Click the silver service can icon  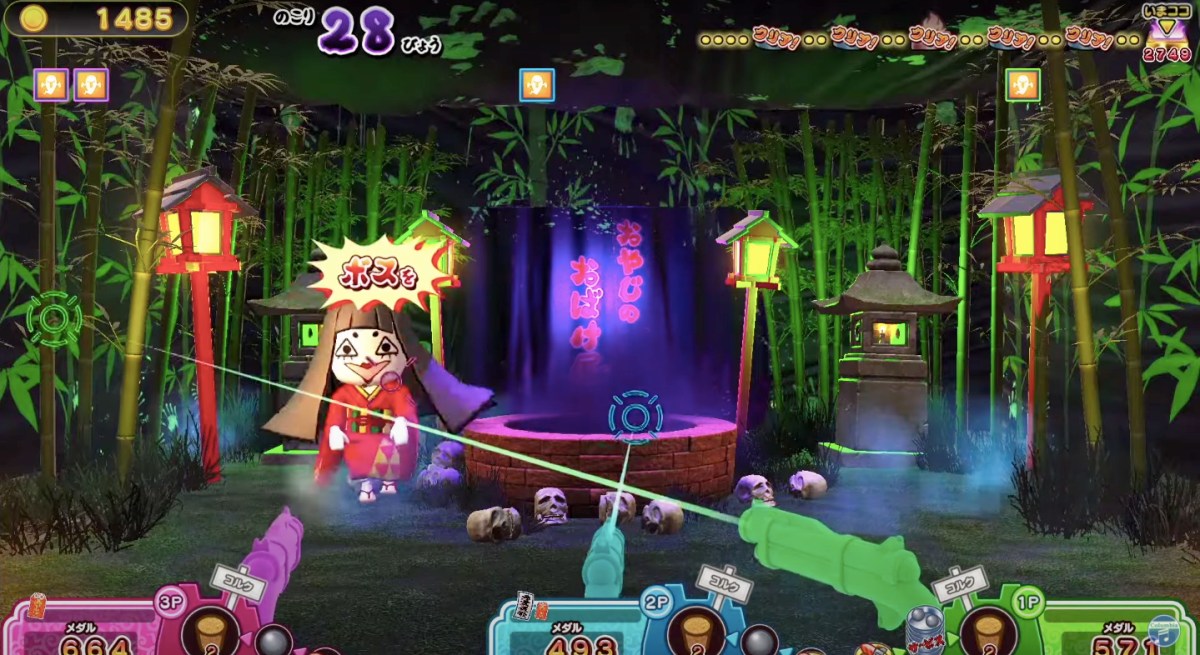pos(923,629)
